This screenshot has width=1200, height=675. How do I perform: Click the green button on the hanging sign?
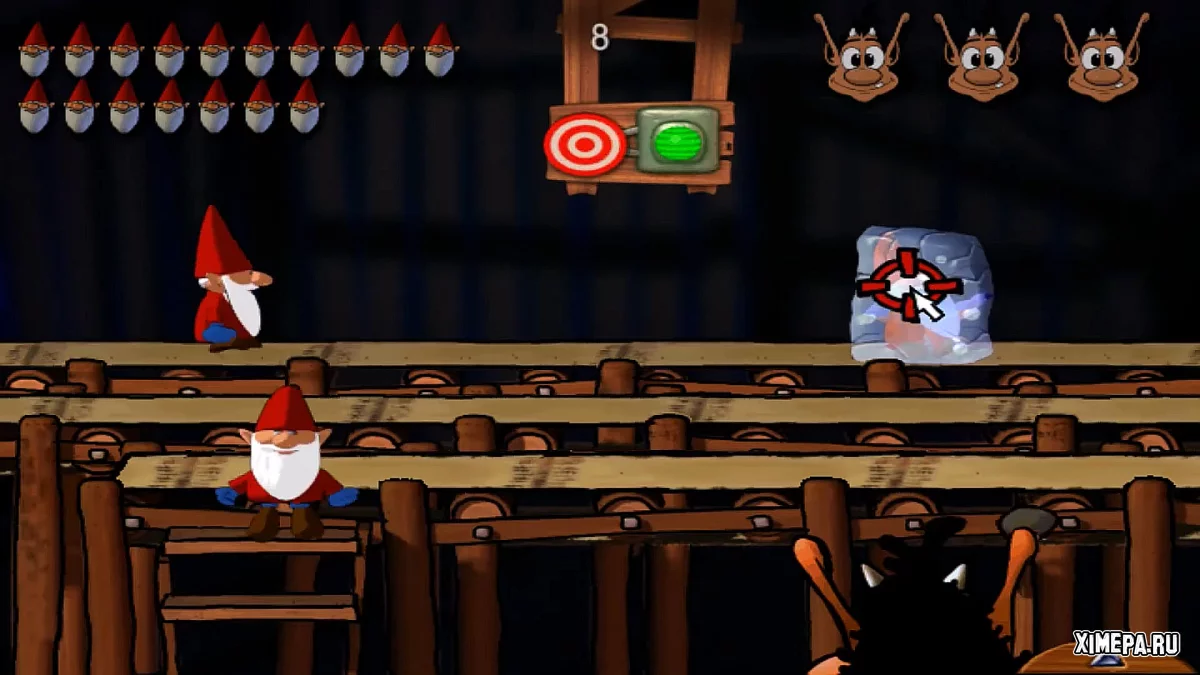coord(677,141)
